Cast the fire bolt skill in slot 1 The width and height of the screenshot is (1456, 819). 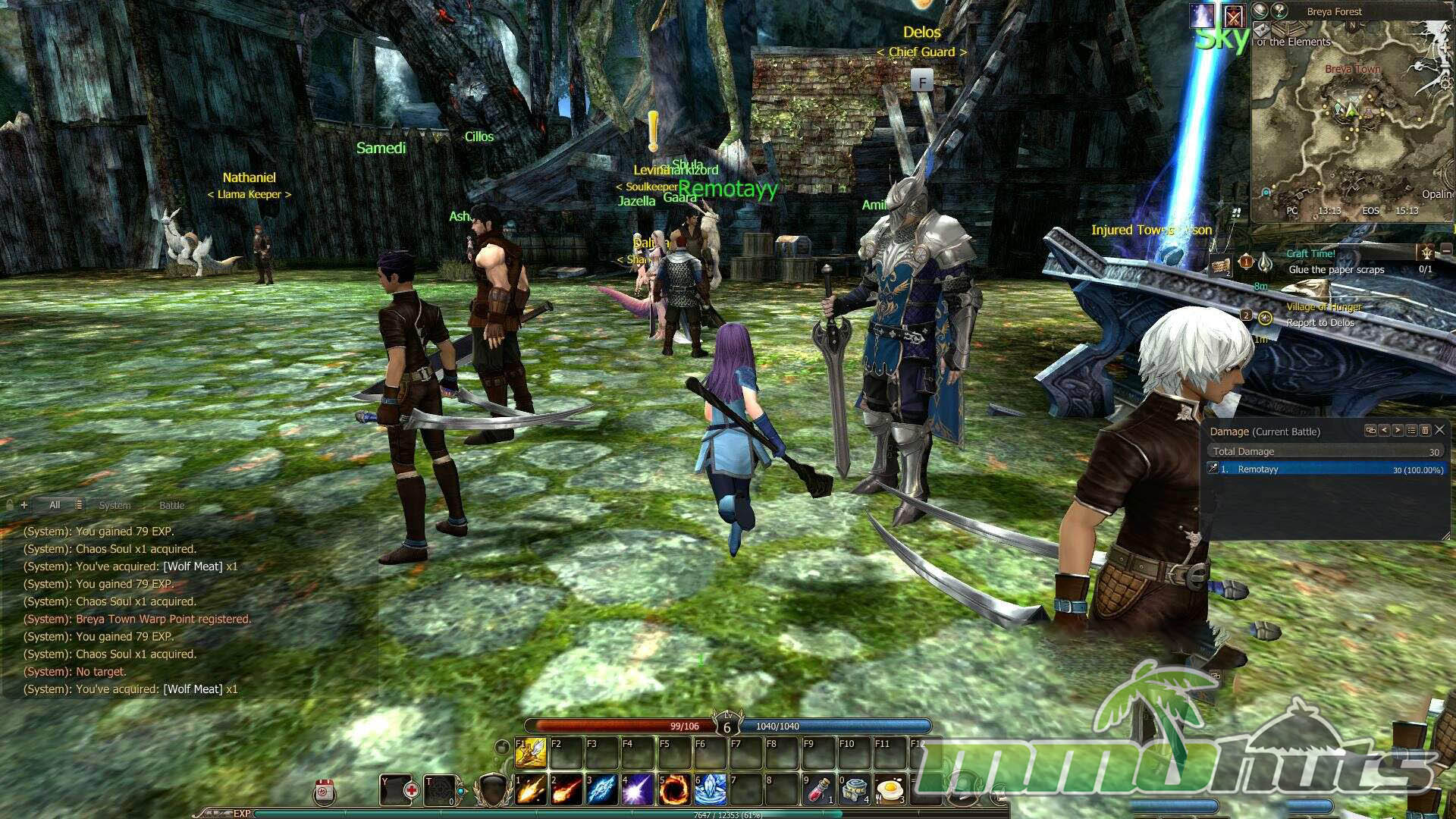coord(531,789)
